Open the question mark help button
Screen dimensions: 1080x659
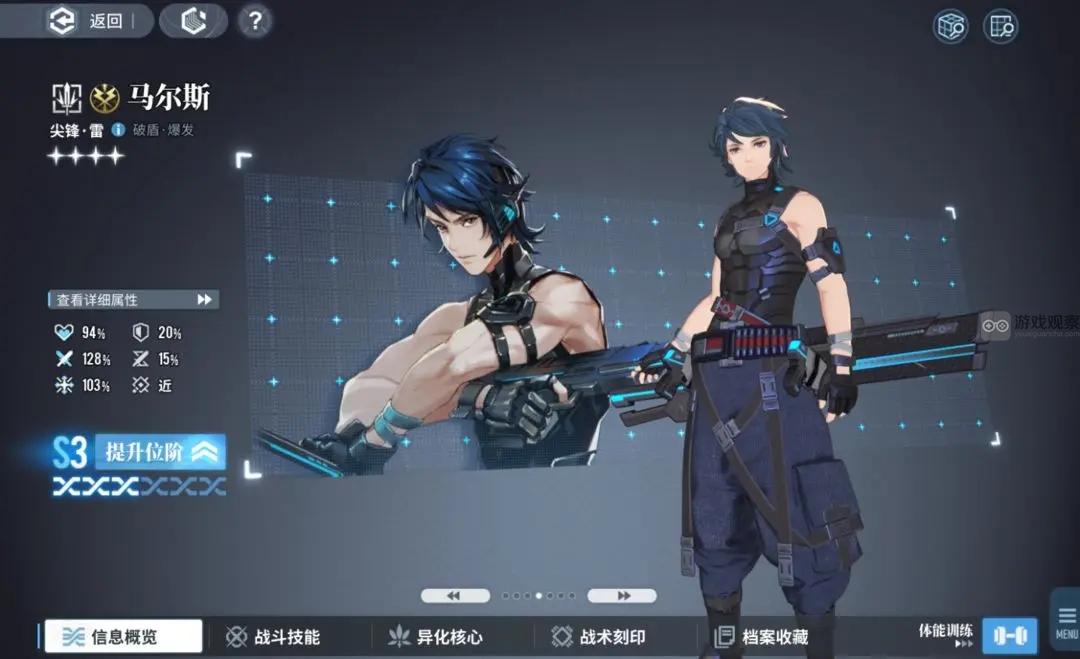coord(255,21)
